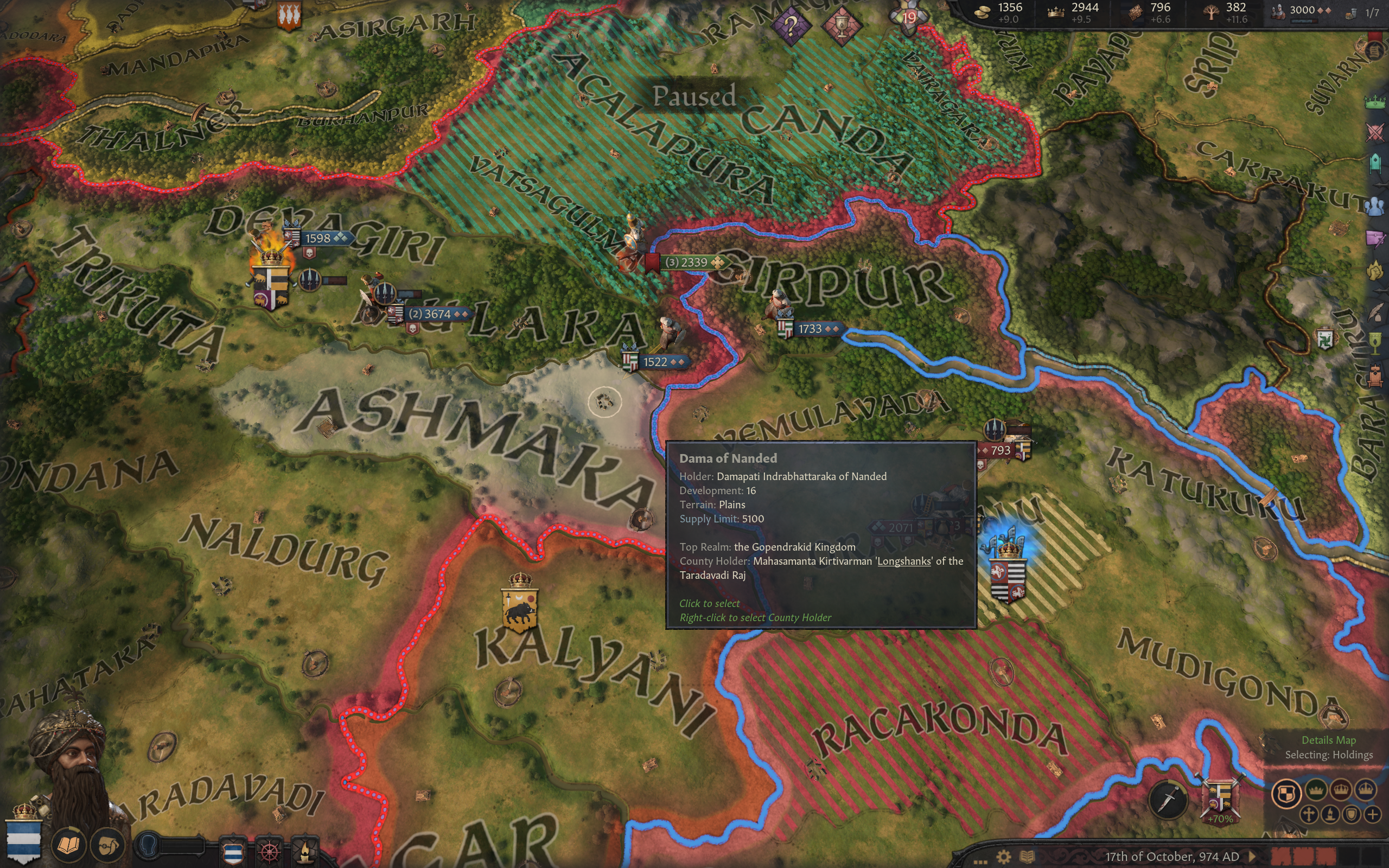Open the gear settings menu

click(x=1003, y=857)
